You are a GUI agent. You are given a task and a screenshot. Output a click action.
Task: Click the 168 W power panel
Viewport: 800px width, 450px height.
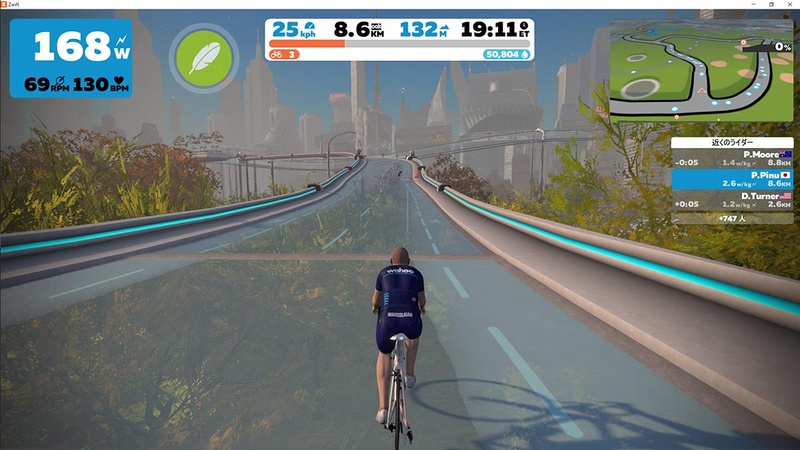click(x=70, y=58)
